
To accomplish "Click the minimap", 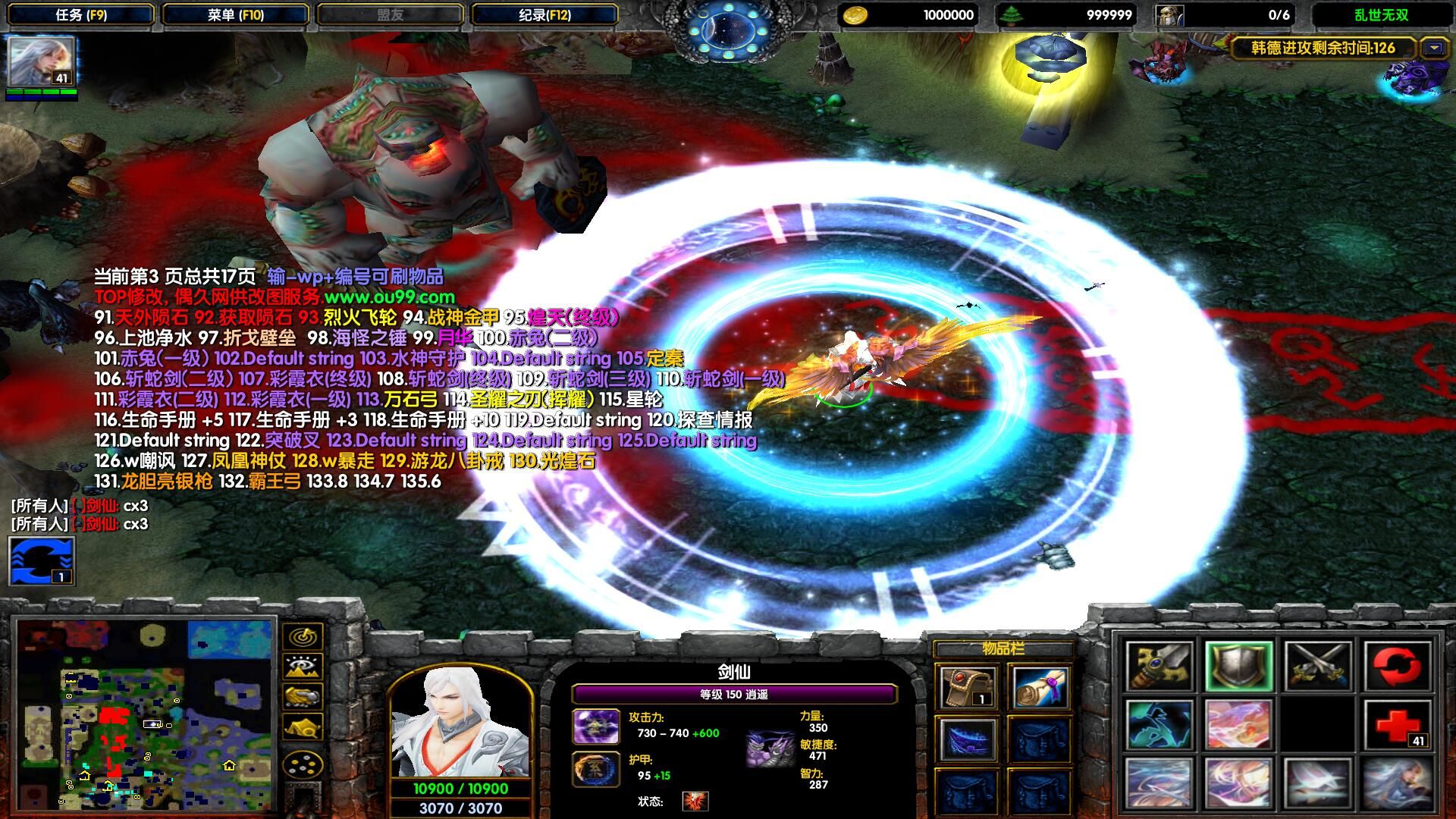I will (x=144, y=714).
